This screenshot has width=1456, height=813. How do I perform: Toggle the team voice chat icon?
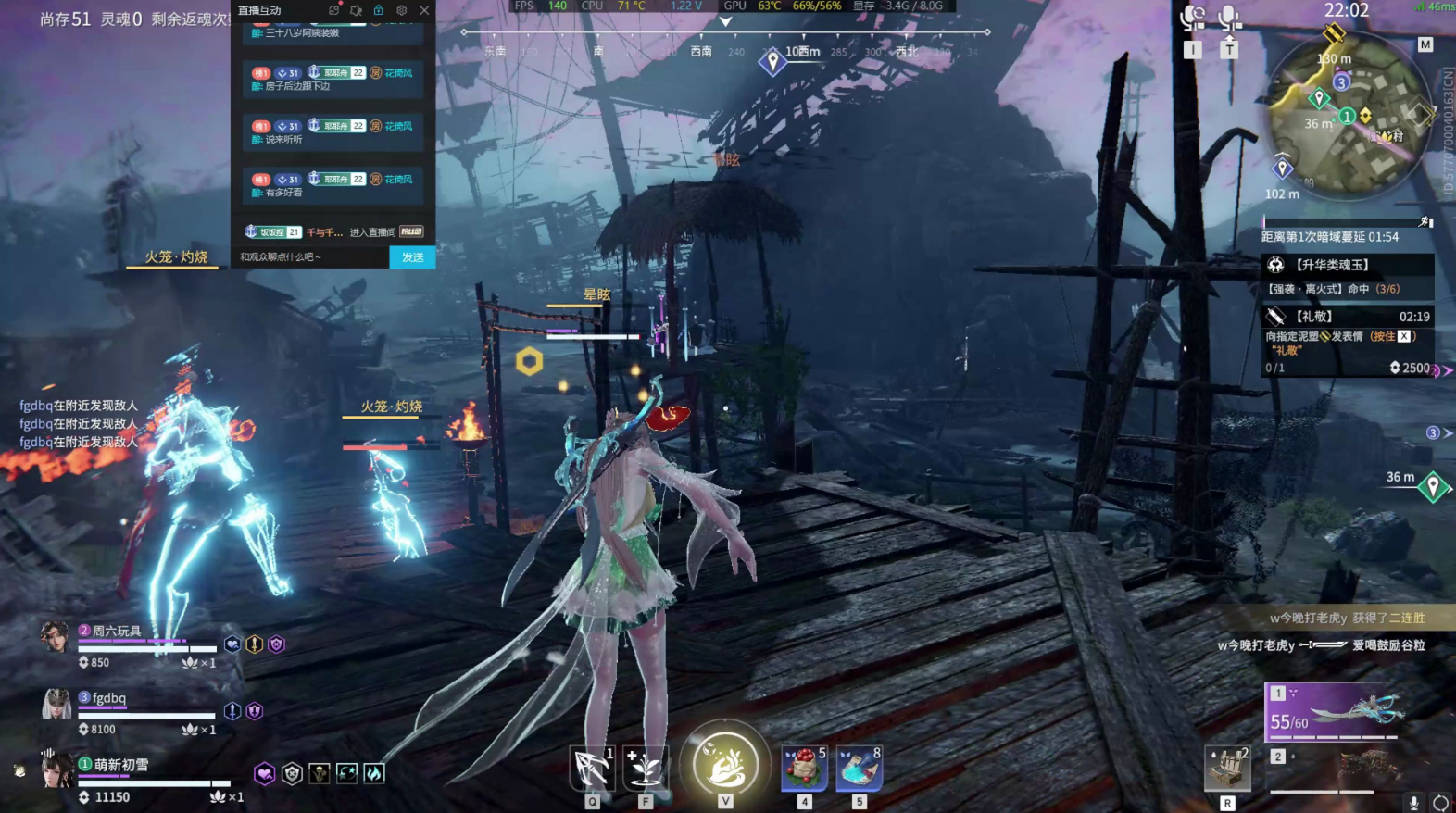point(1193,18)
